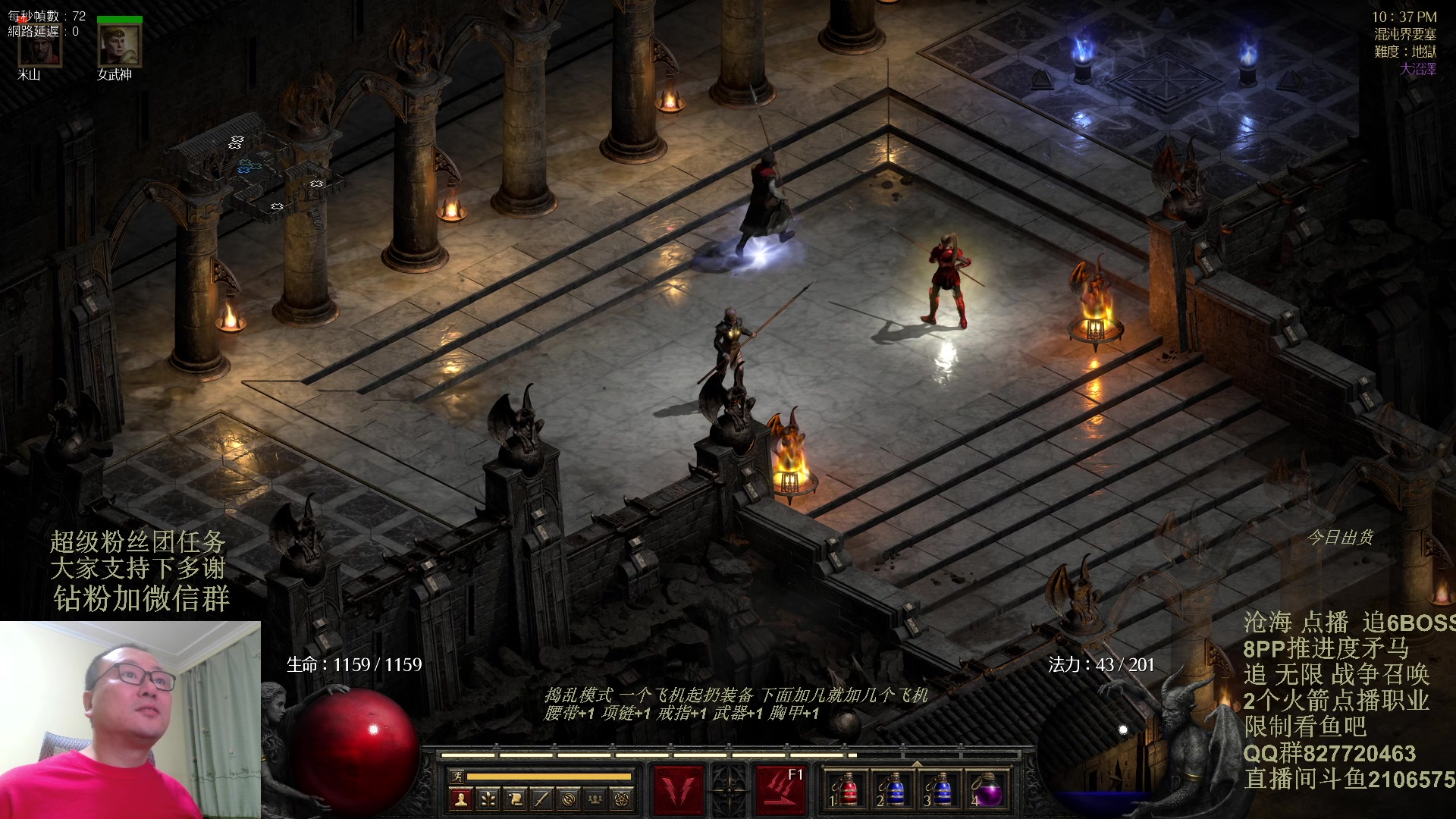Image resolution: width=1456 pixels, height=819 pixels.
Task: Use the blue mana potion in slot 3
Action: (940, 790)
